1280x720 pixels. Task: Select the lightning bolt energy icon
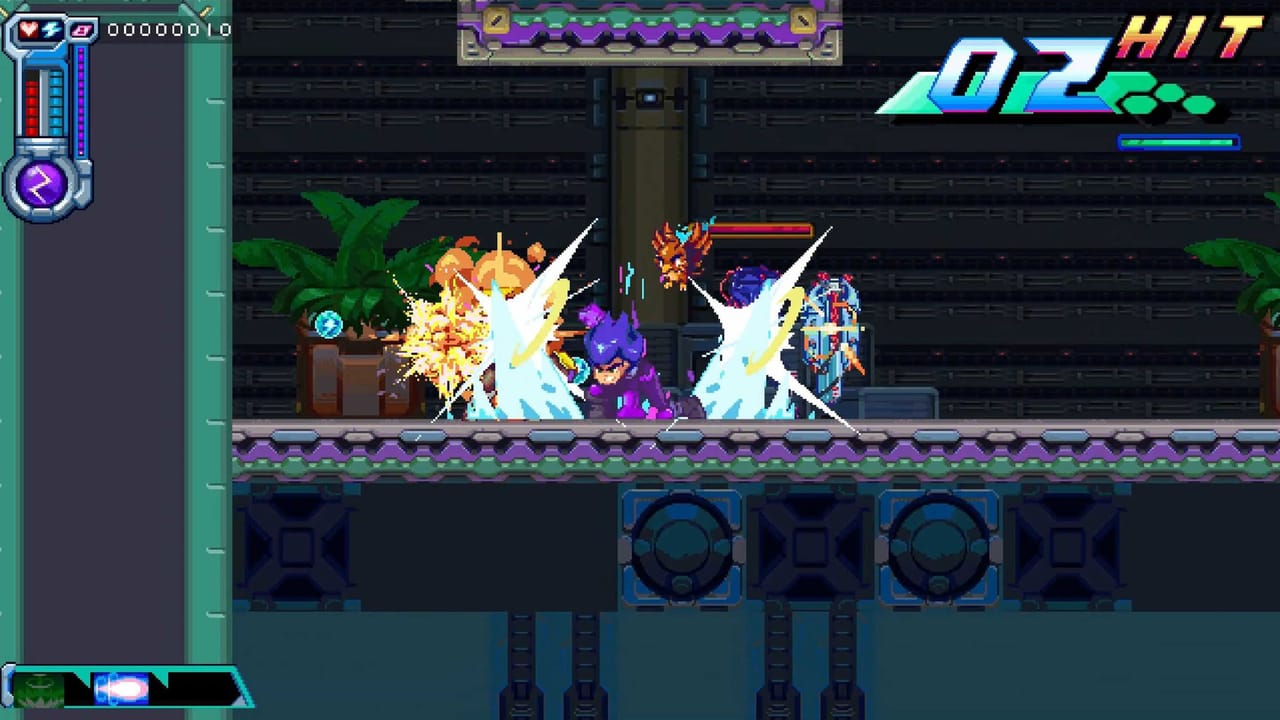(x=49, y=31)
